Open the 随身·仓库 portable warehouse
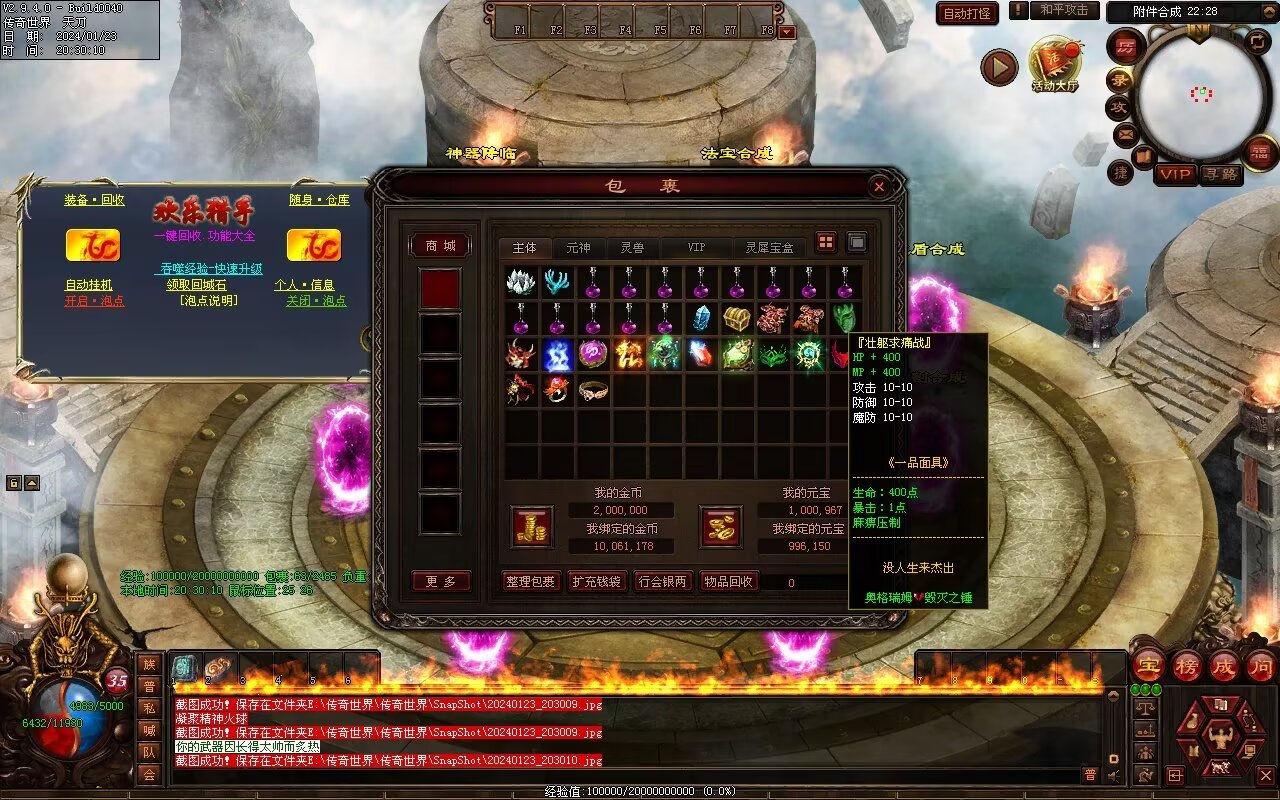 click(x=319, y=200)
